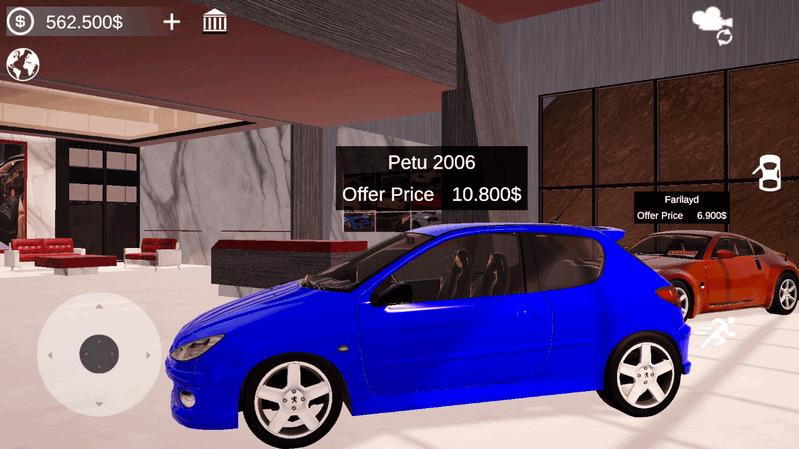Open the bank building icon
This screenshot has height=449, width=799.
214,21
